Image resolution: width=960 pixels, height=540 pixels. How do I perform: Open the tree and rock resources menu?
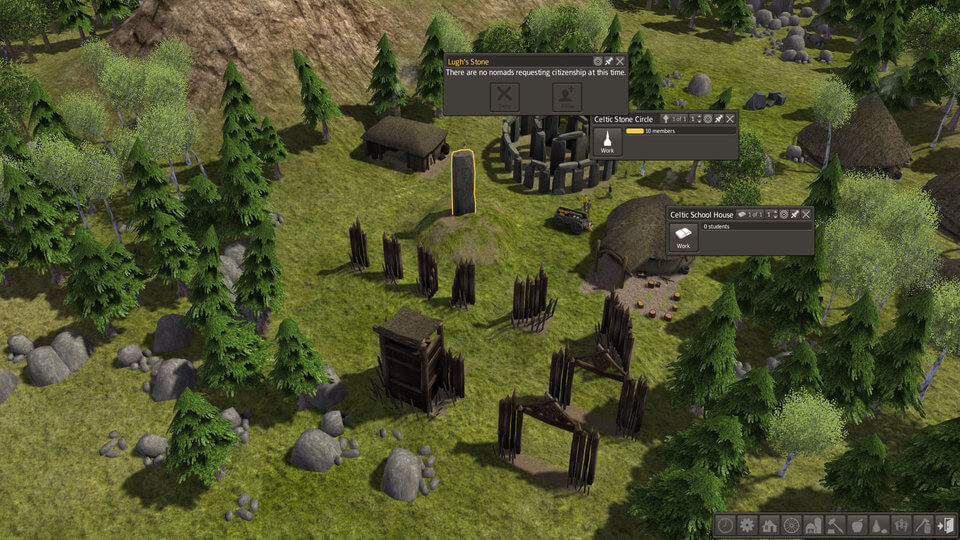click(x=879, y=525)
